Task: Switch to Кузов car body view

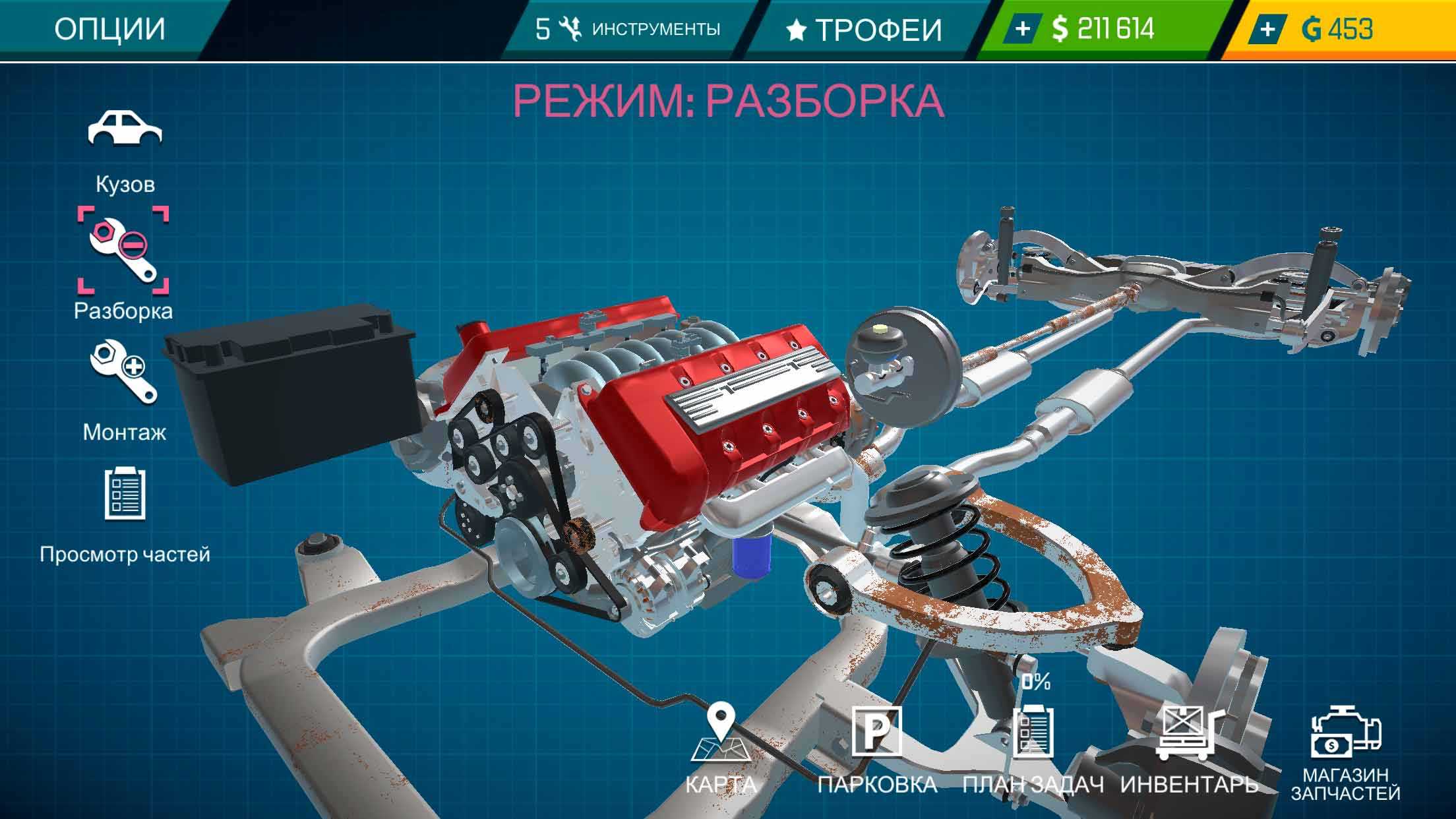Action: pos(125,152)
